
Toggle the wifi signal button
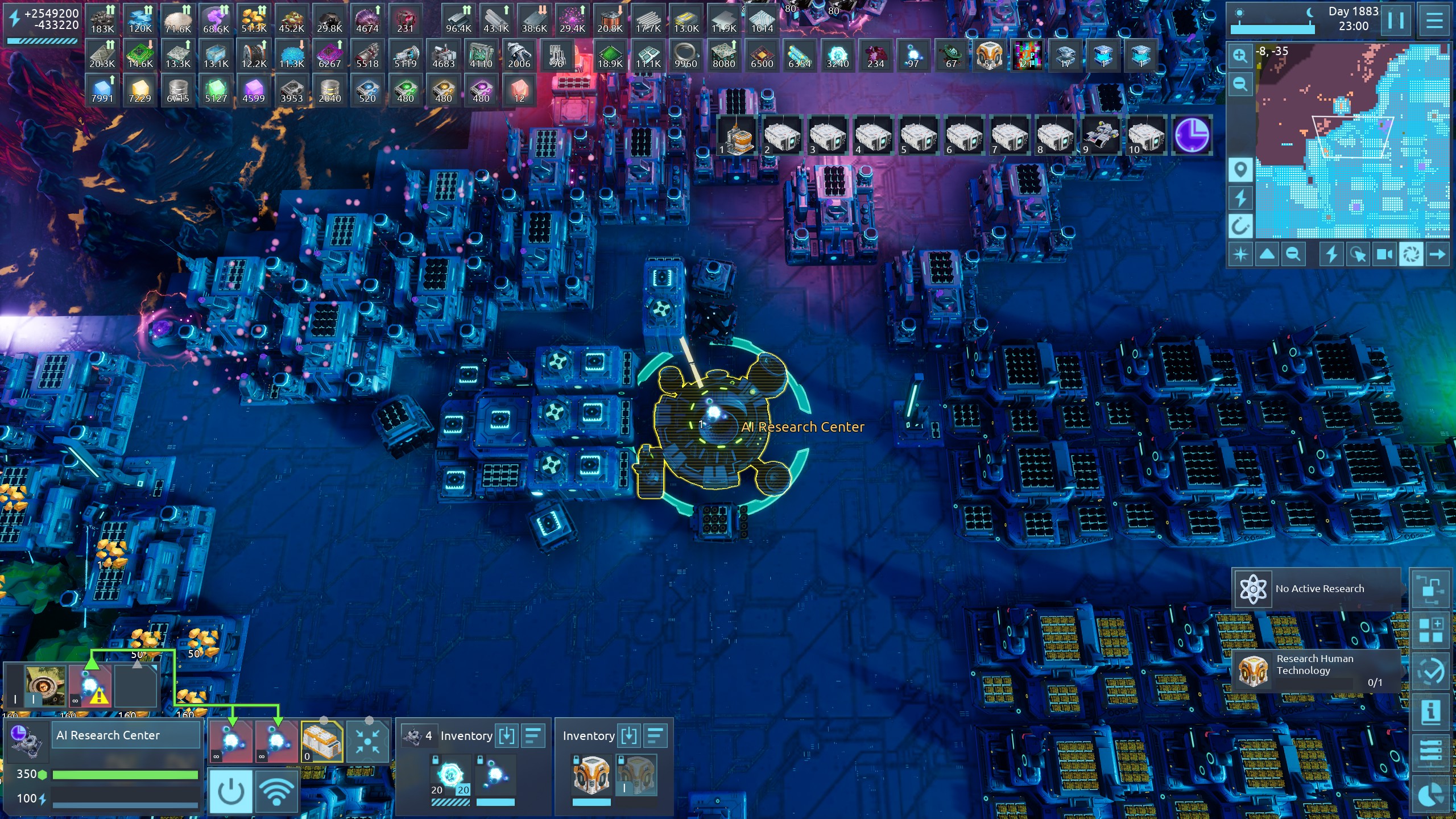click(276, 791)
